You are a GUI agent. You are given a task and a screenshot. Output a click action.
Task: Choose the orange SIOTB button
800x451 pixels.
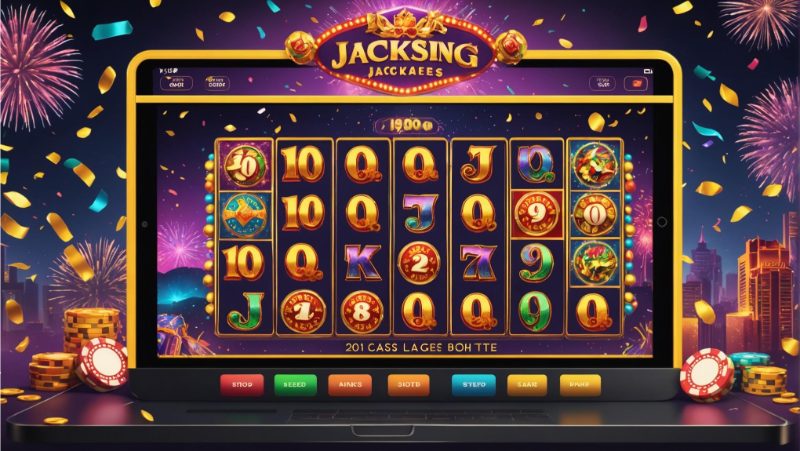pos(409,382)
